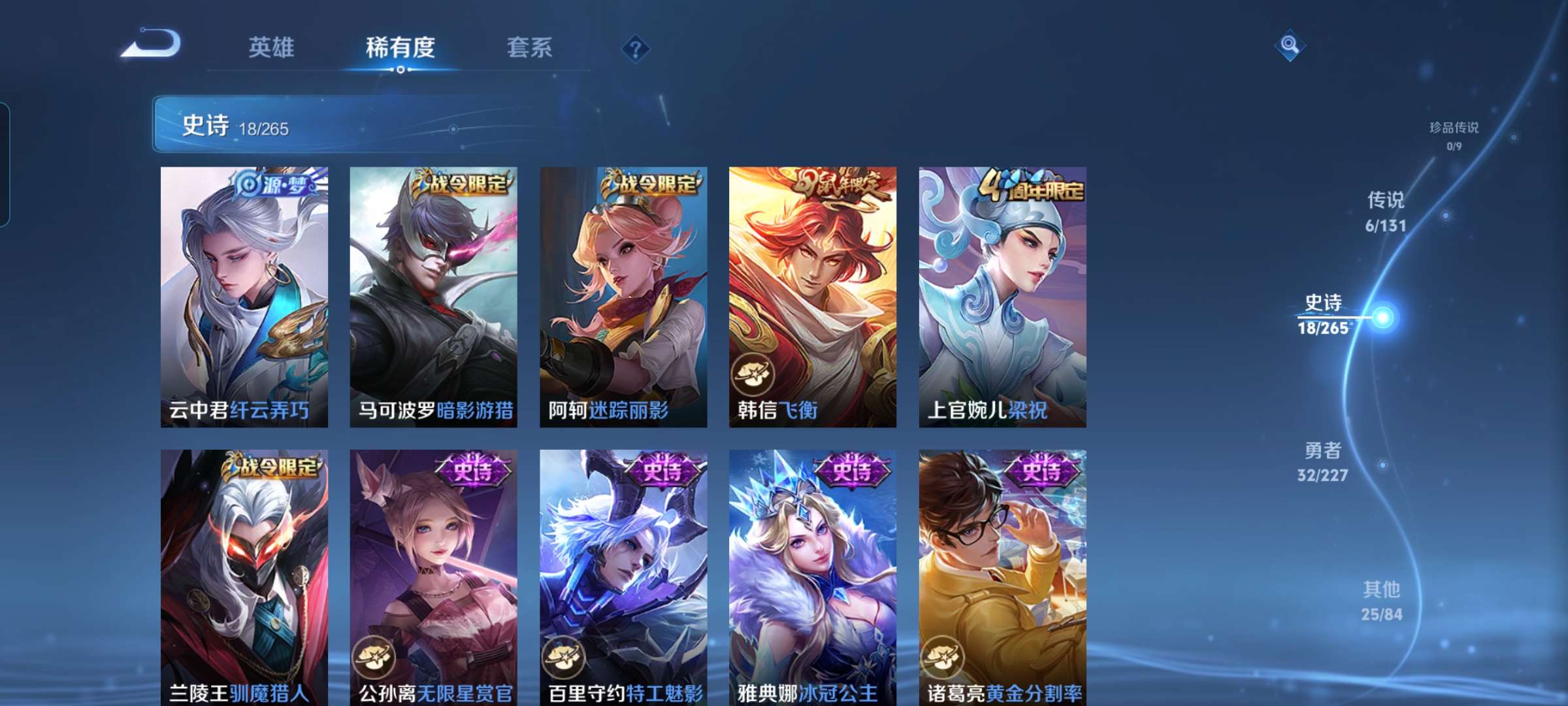Switch to the 套系 tab
This screenshot has height=706, width=1568.
[x=530, y=47]
